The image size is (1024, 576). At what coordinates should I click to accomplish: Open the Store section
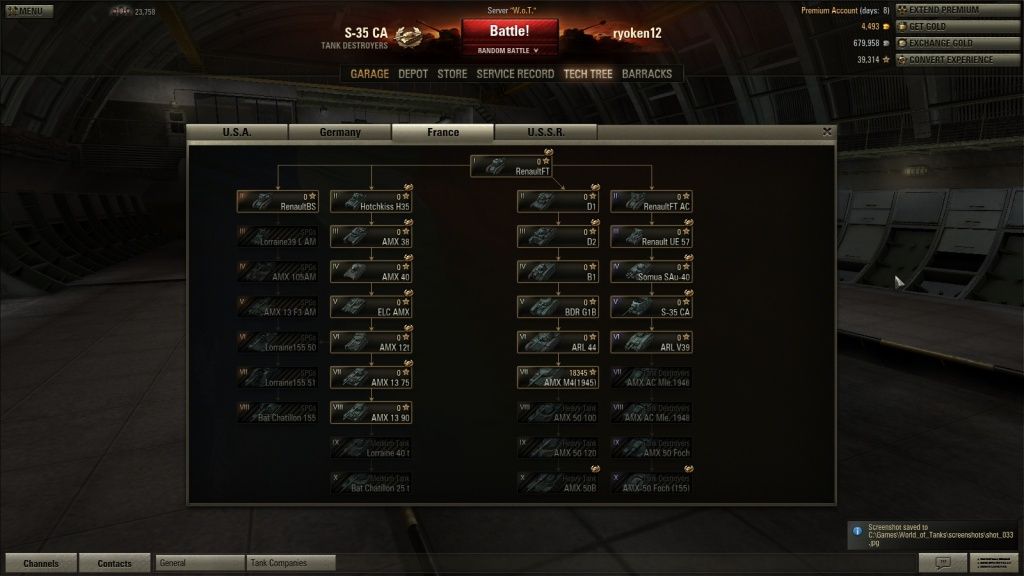point(452,74)
